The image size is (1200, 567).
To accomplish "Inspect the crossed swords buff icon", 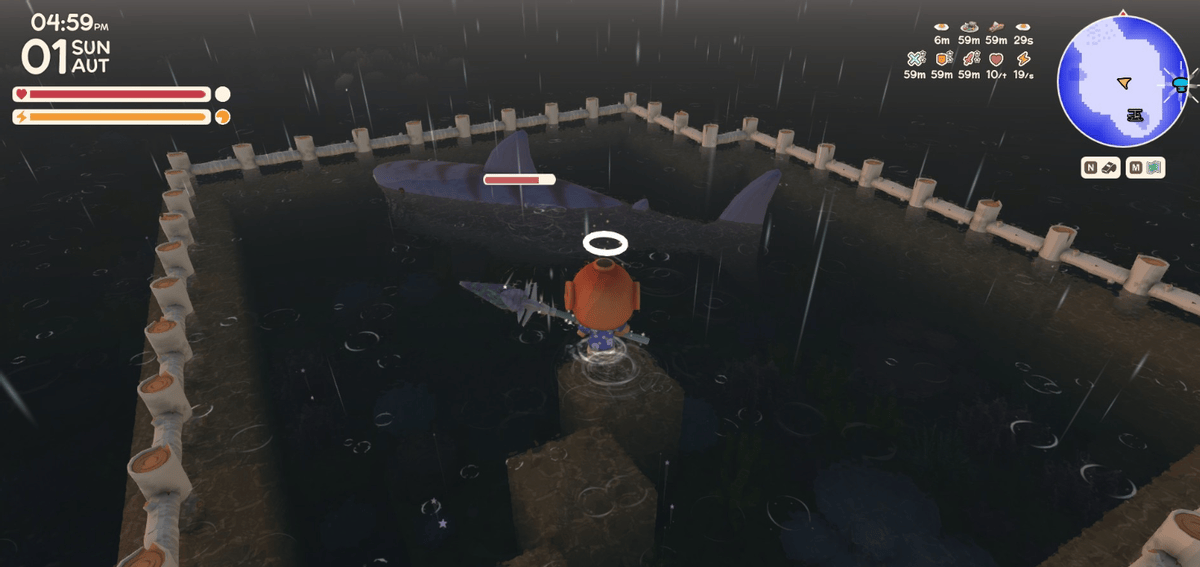I will (x=914, y=59).
